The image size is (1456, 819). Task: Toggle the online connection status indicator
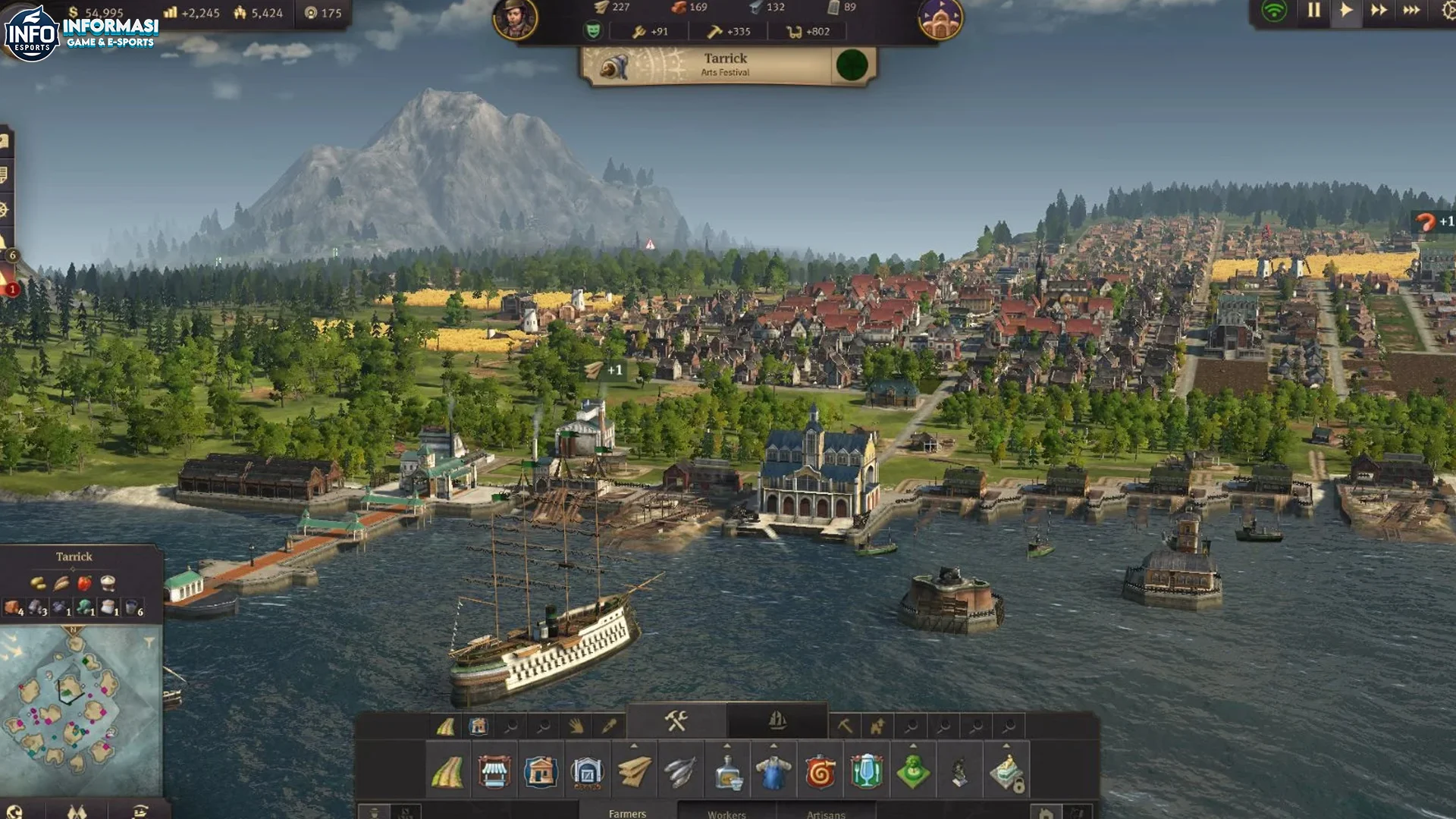(1276, 11)
